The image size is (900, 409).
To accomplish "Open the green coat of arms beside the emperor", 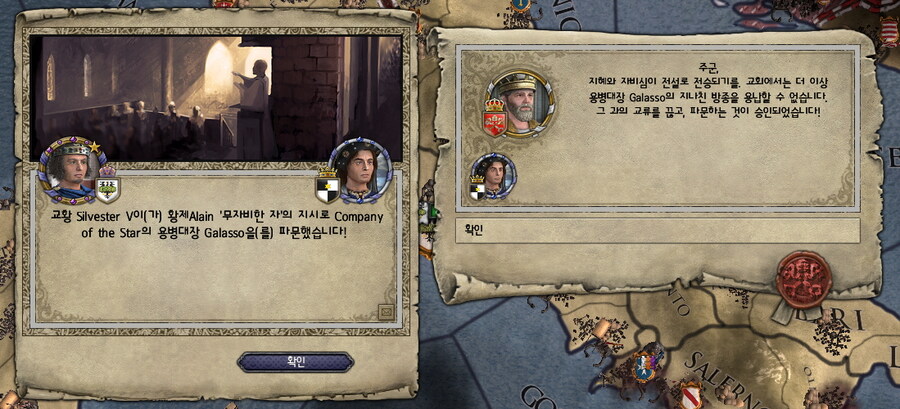I will 107,185.
